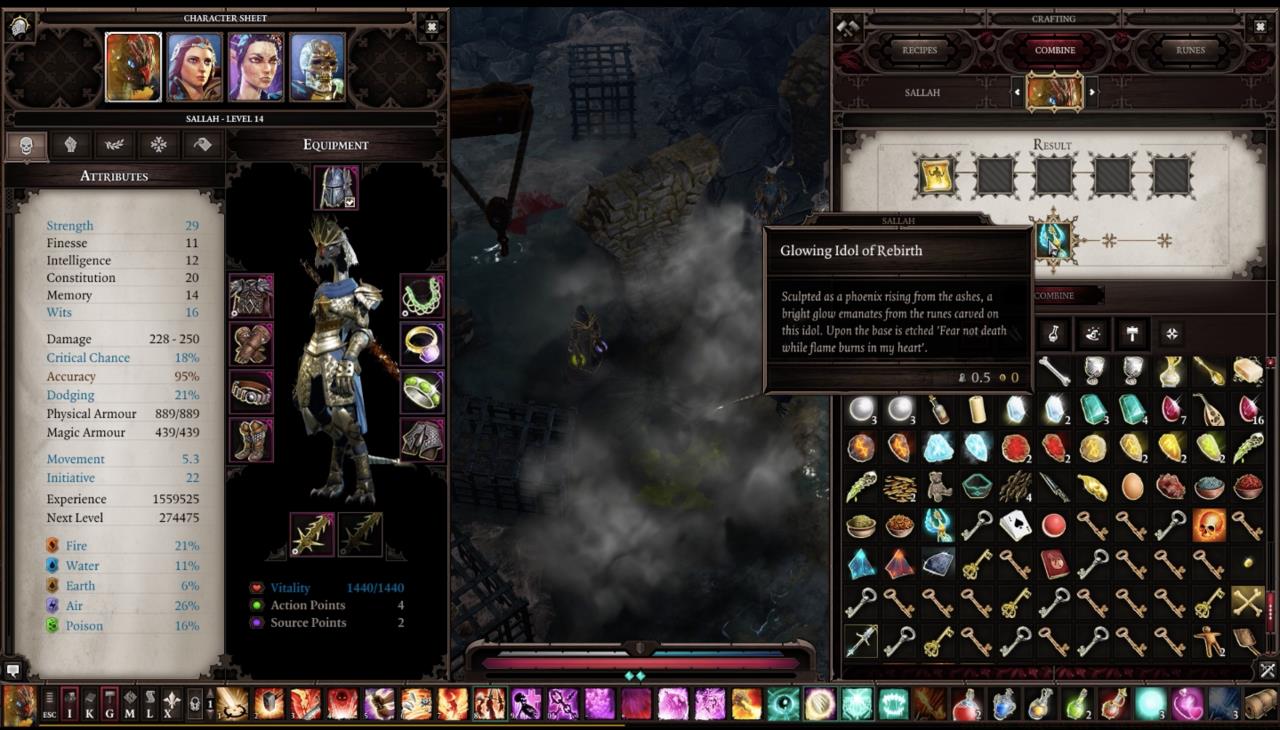Screen dimensions: 1280x730
Task: Click the red book inventory item
Action: coord(1054,564)
